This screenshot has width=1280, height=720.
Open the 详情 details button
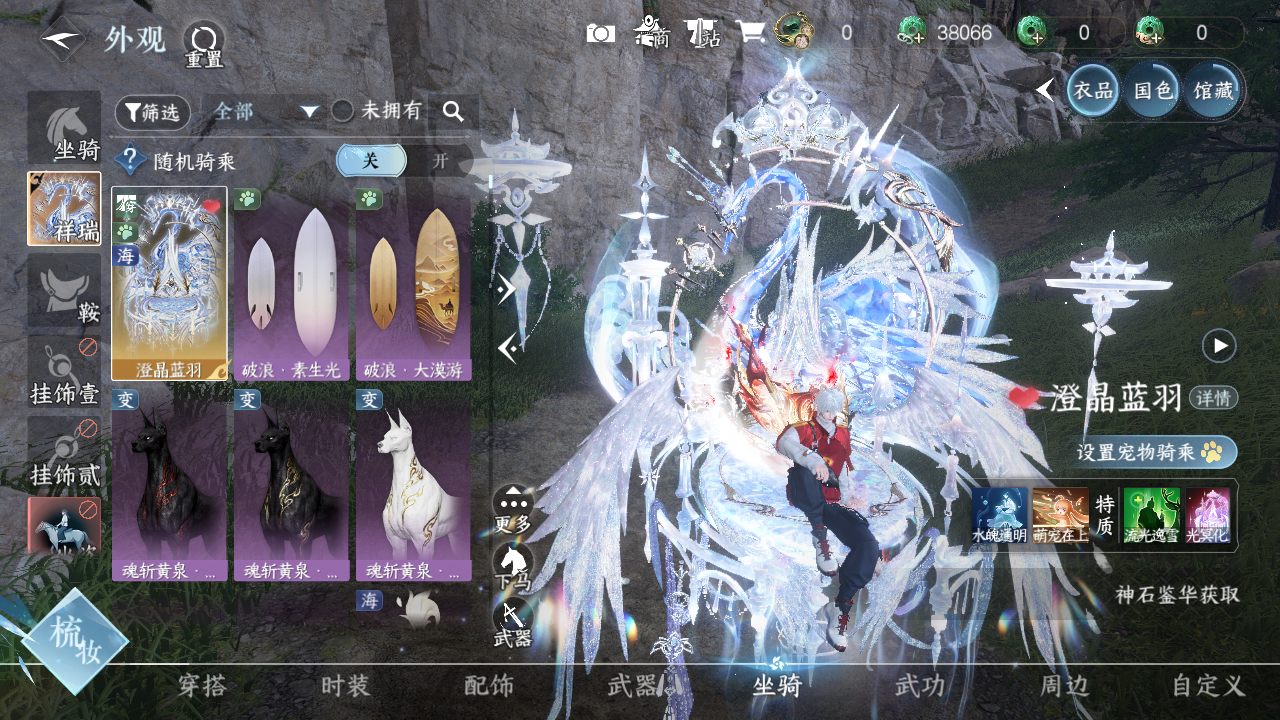click(x=1214, y=398)
